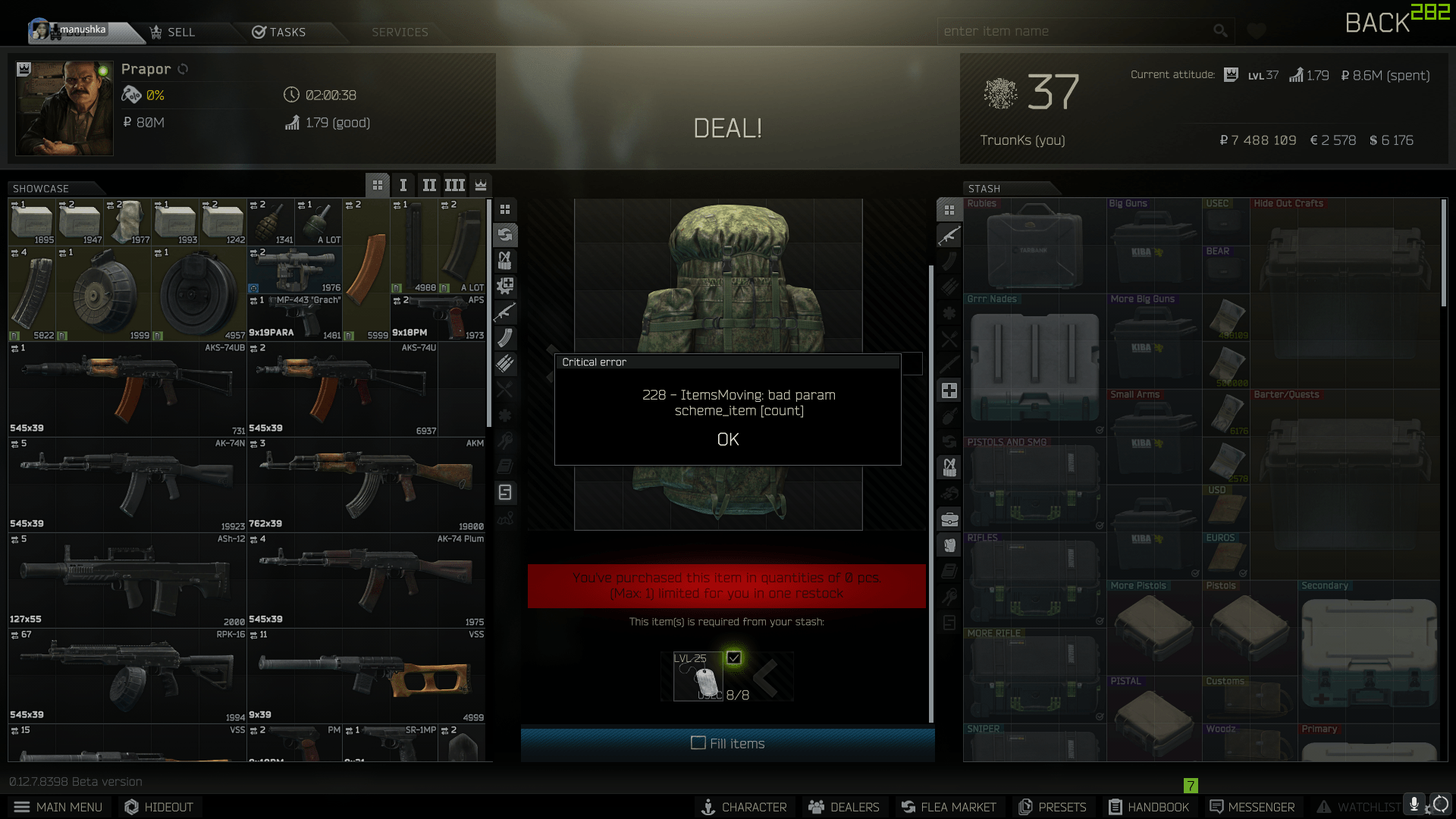Switch showcase to loyalty level II view
1456x819 pixels.
click(428, 185)
